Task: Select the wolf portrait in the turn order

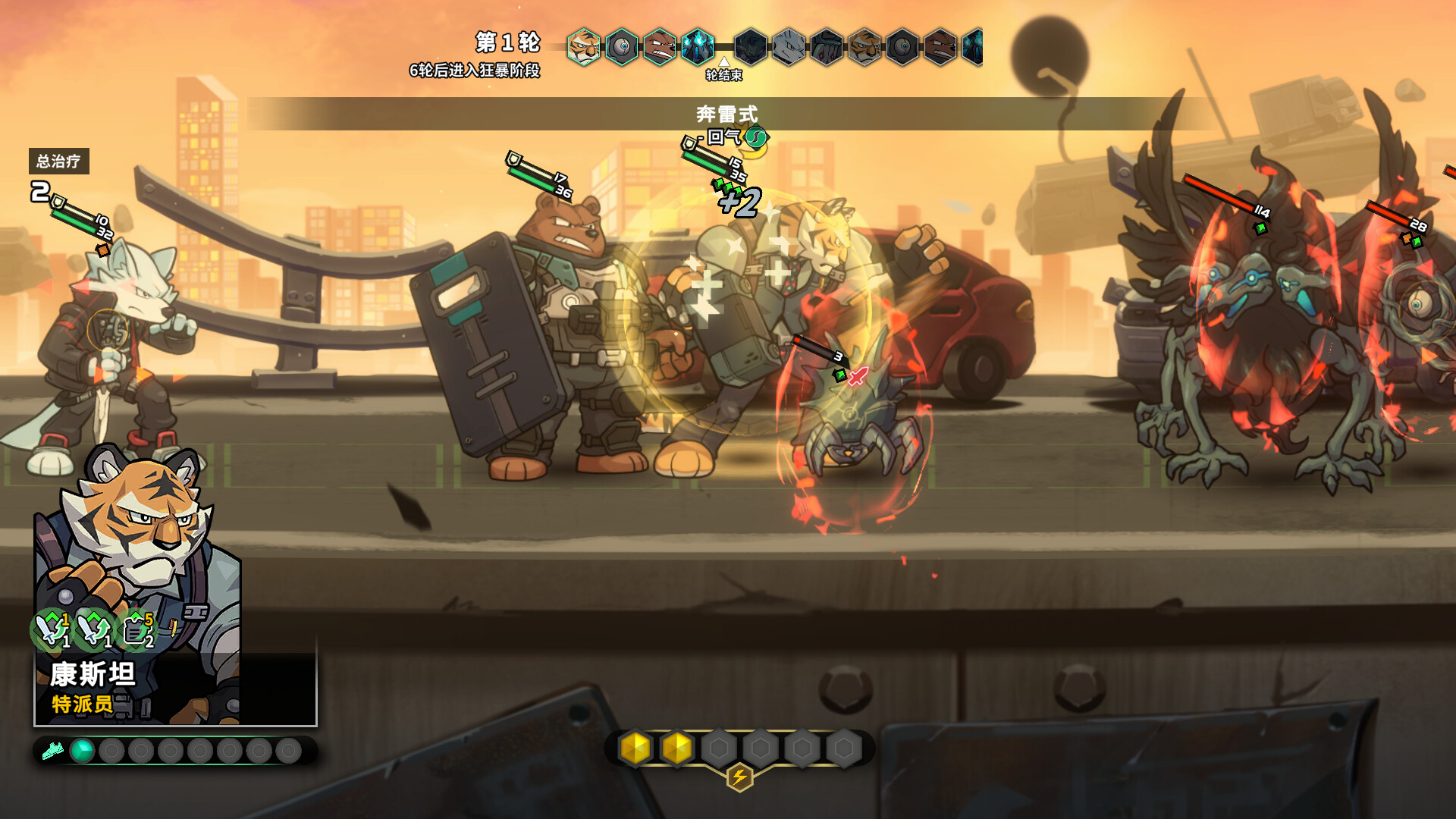Action: tap(789, 47)
